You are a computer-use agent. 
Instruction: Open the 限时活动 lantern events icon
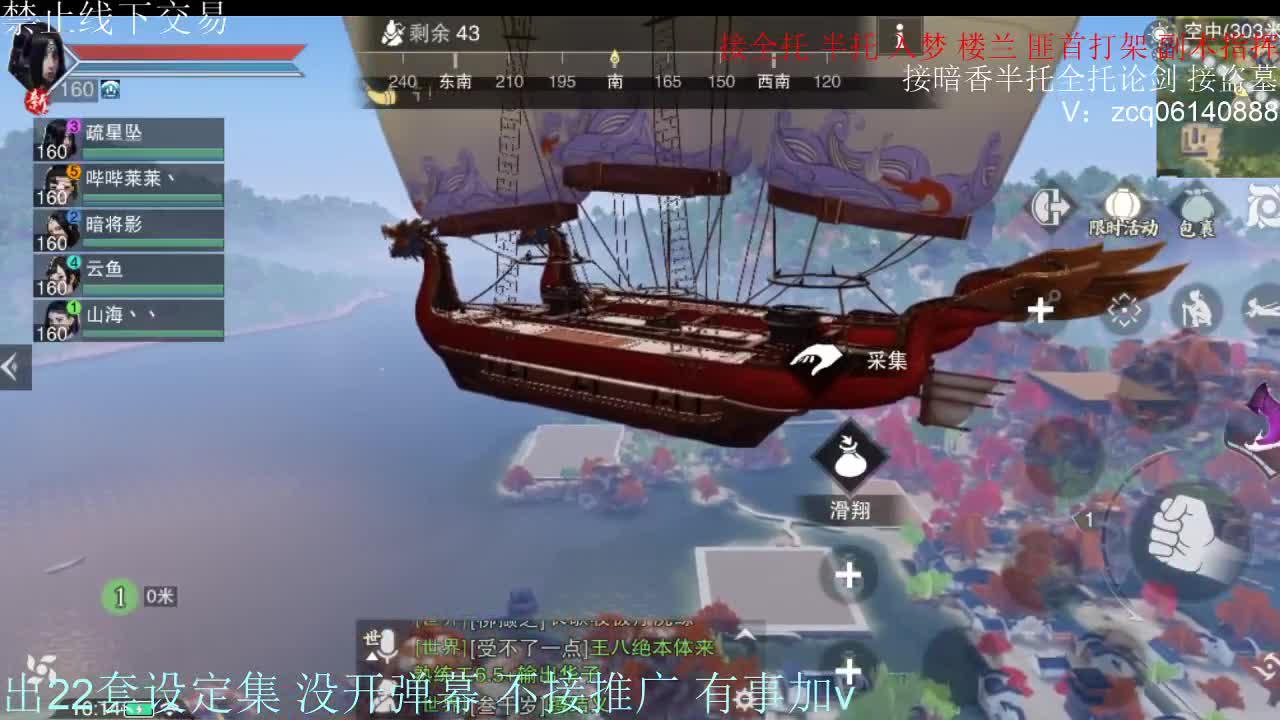[1122, 204]
